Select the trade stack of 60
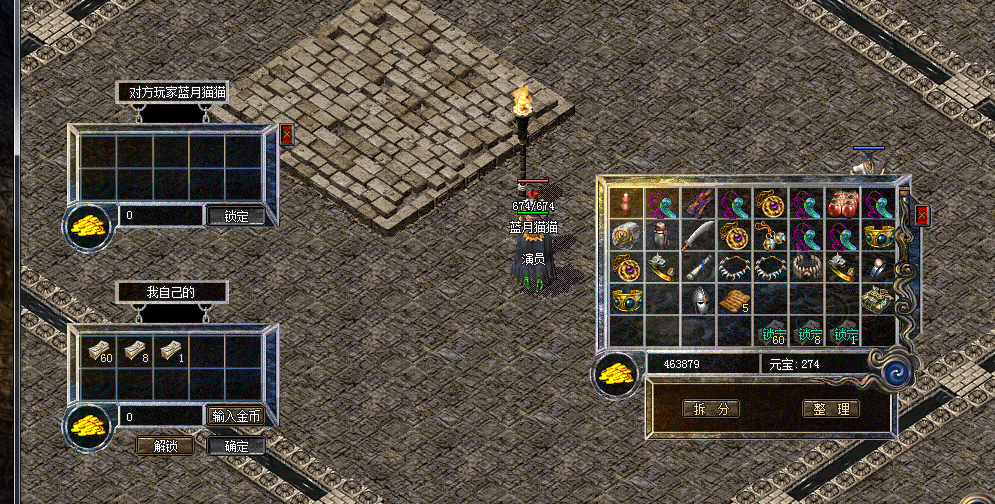This screenshot has width=995, height=504. pyautogui.click(x=98, y=350)
